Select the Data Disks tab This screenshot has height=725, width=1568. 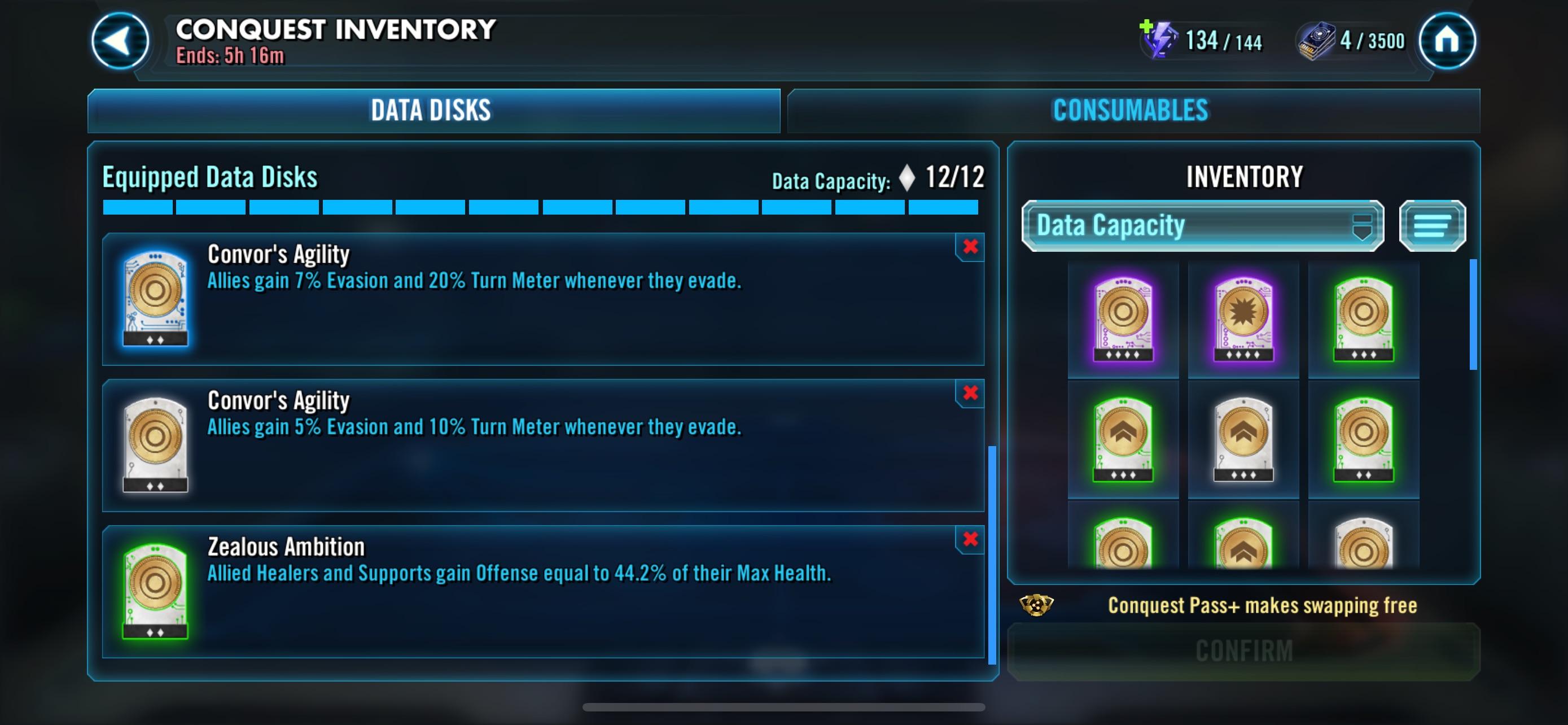click(x=433, y=111)
